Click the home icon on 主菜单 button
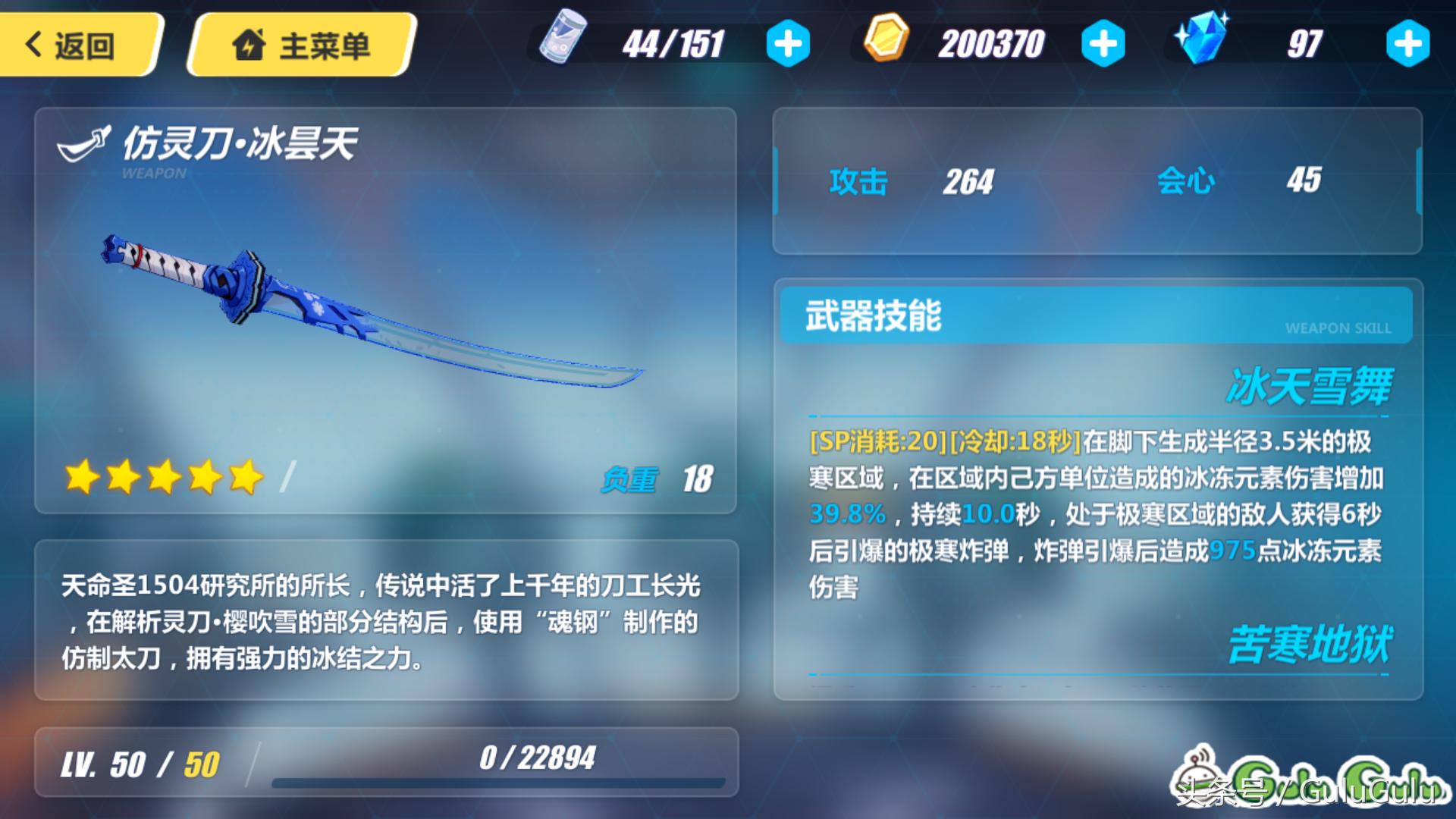 coord(250,42)
